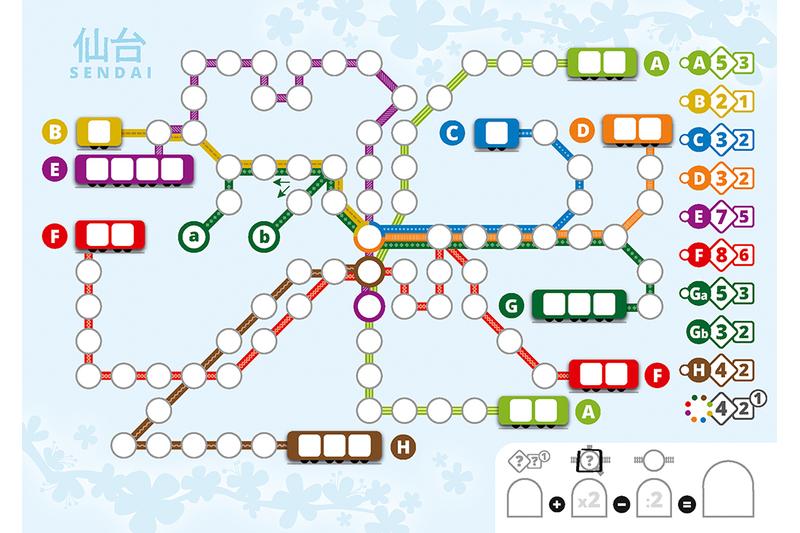Select the line A 5/3 legend entry
Screen dimensions: 800x533
pos(718,65)
